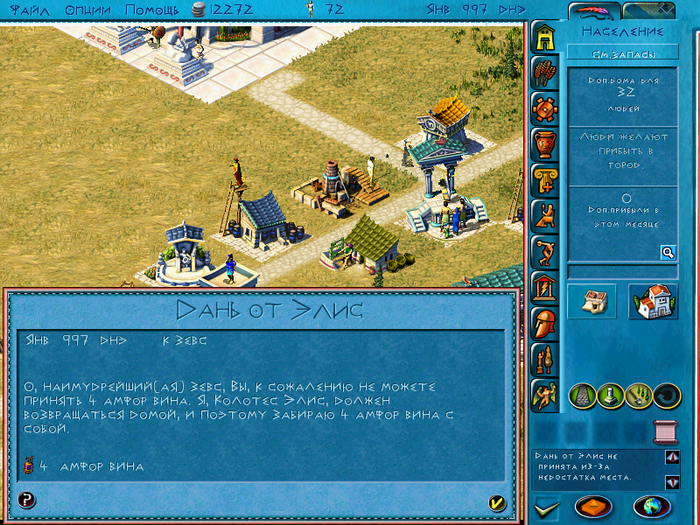
Task: Choose the common housing build button
Action: (591, 301)
